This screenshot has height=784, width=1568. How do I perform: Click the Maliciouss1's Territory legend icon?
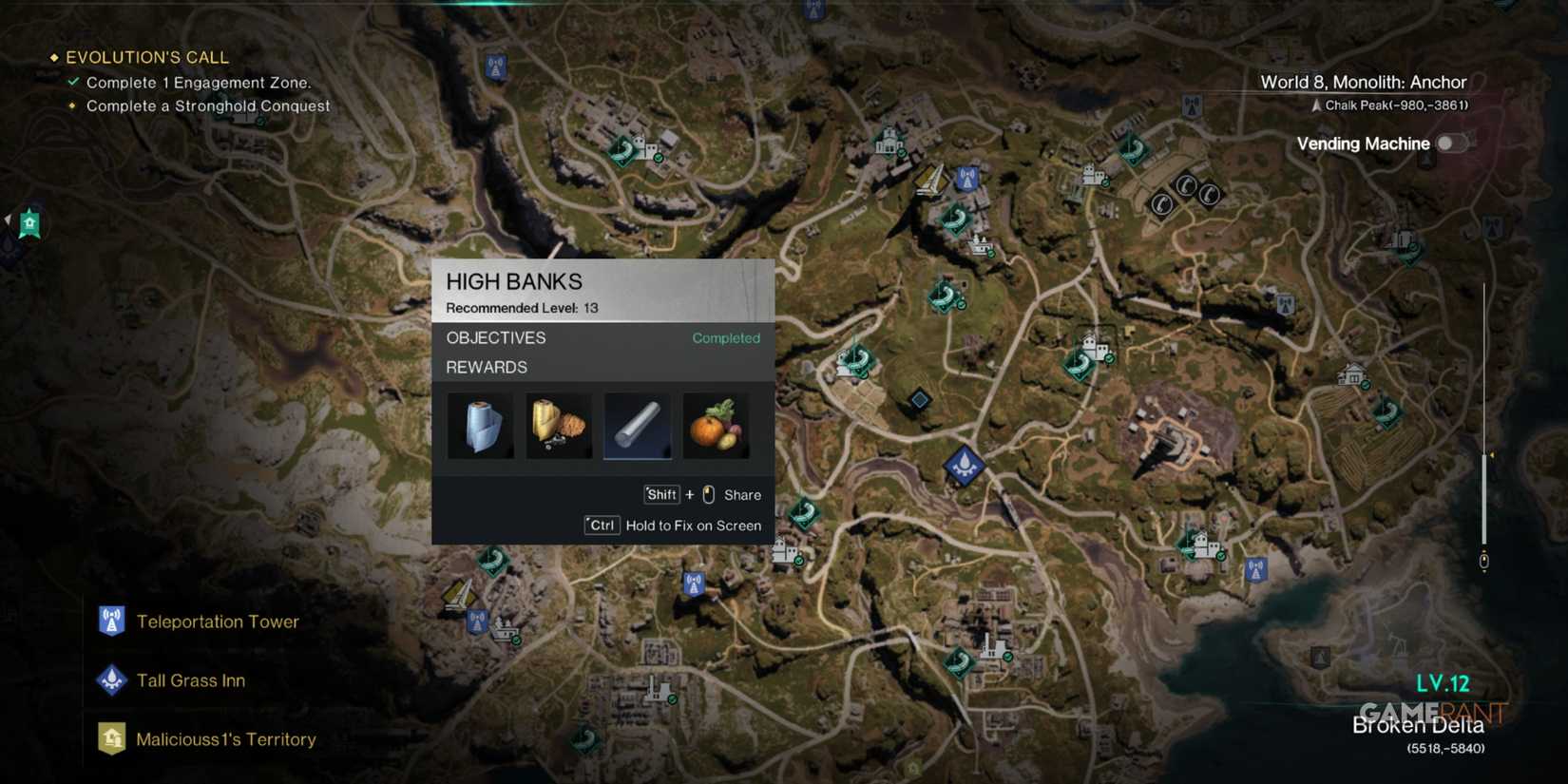point(111,738)
